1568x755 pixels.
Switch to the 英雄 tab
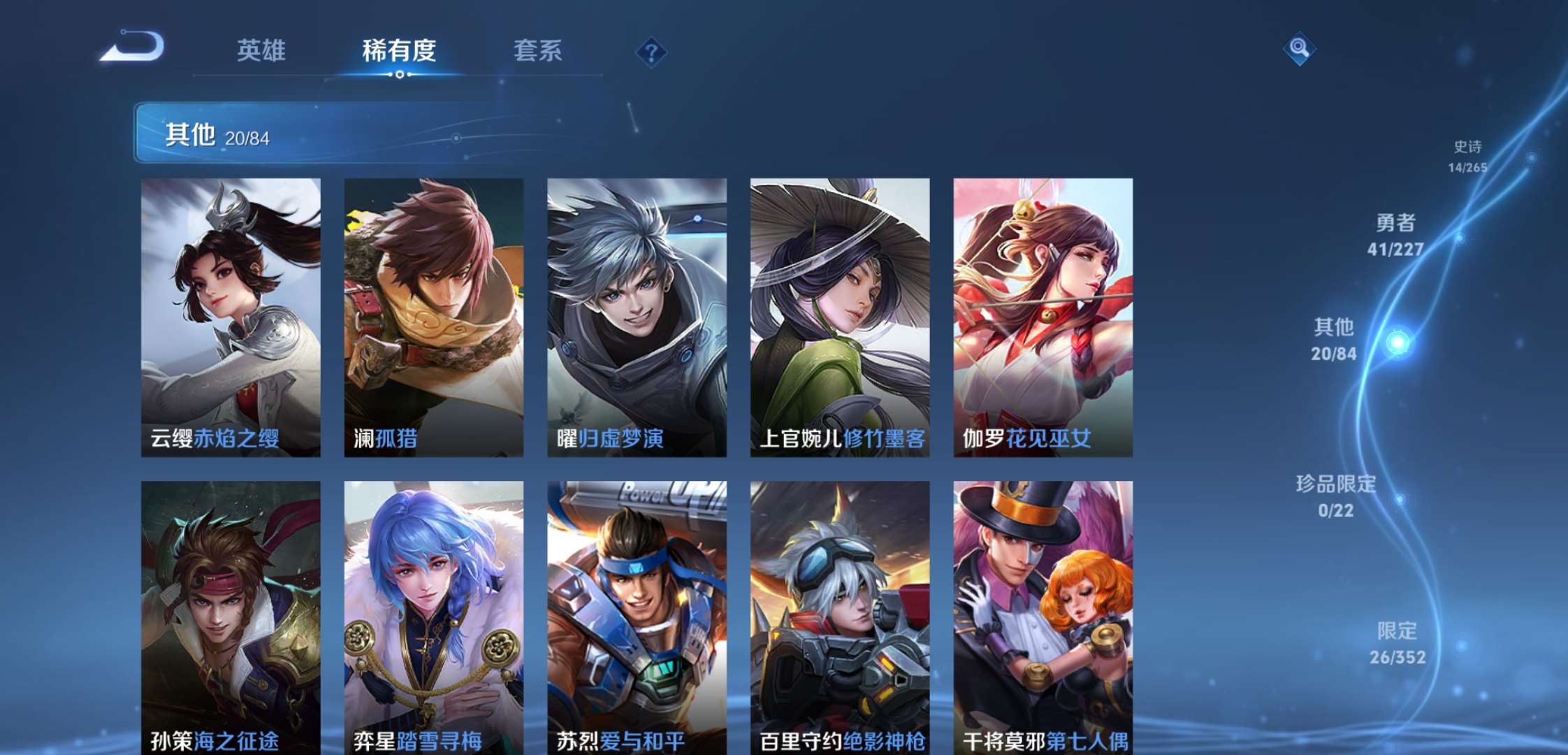tap(262, 50)
